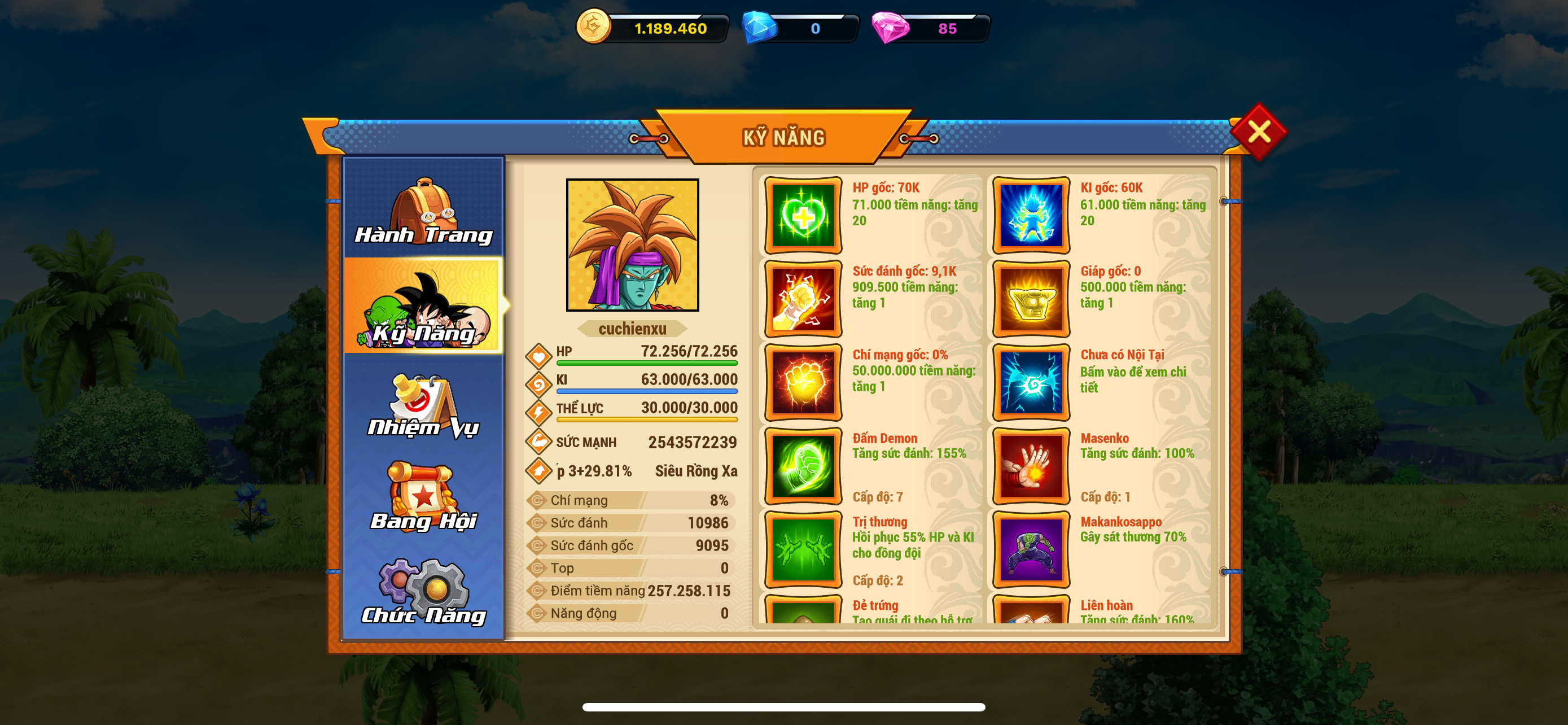This screenshot has height=725, width=1568.
Task: Tap the blue diamond currency icon
Action: click(x=759, y=28)
